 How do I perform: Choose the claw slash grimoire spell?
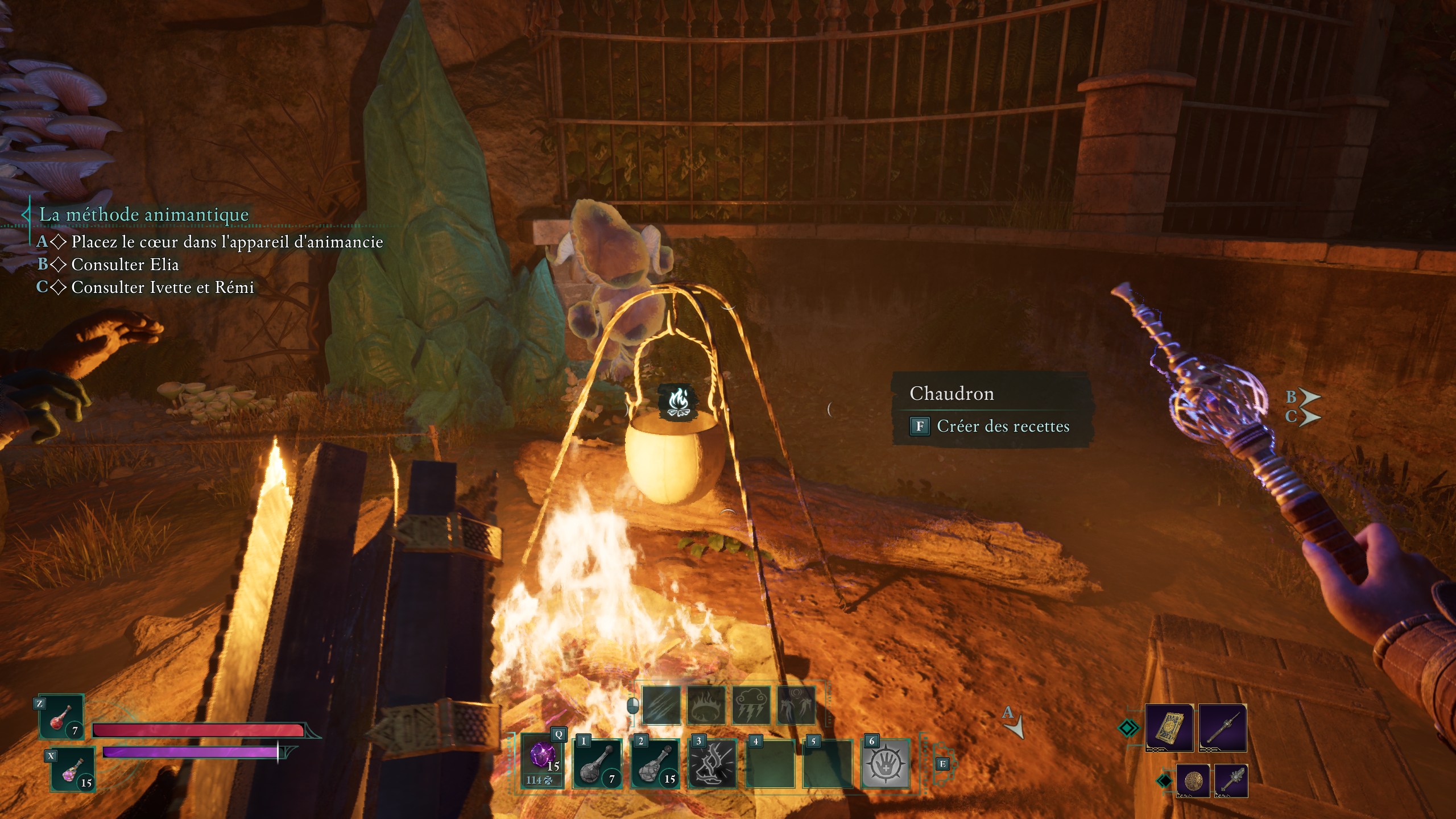click(661, 705)
